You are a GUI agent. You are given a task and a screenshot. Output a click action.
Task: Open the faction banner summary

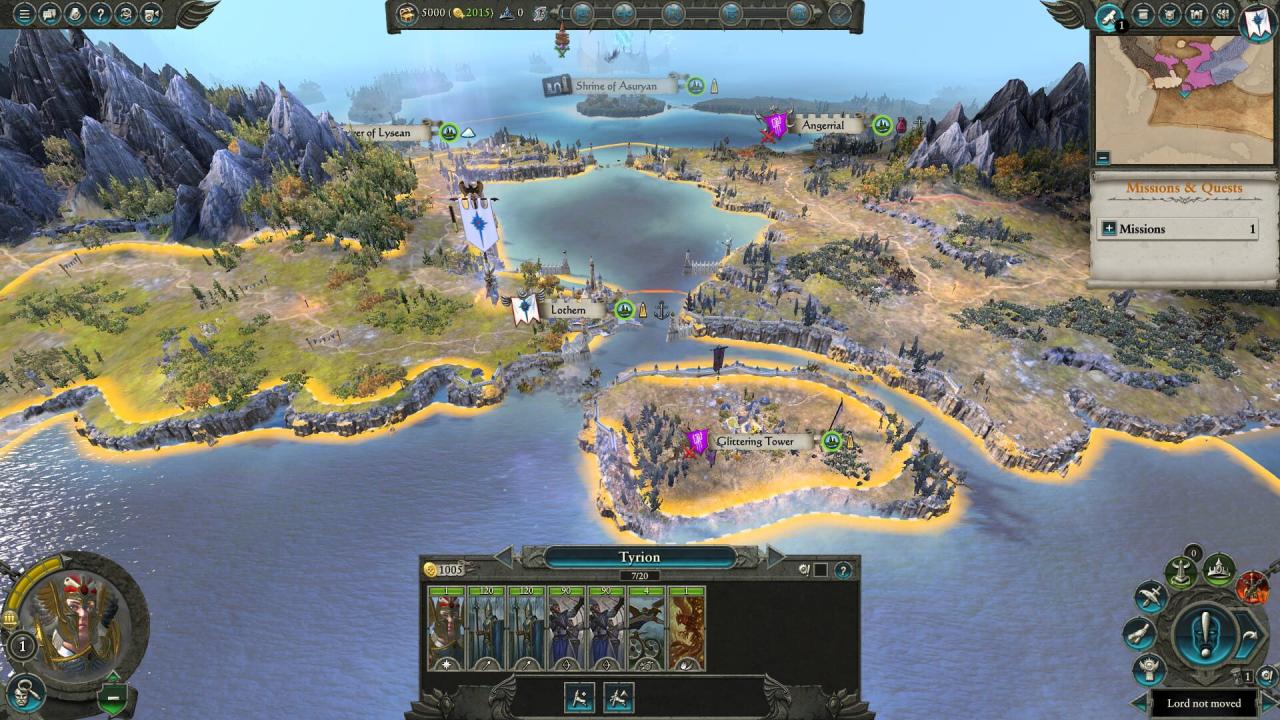pos(1255,22)
